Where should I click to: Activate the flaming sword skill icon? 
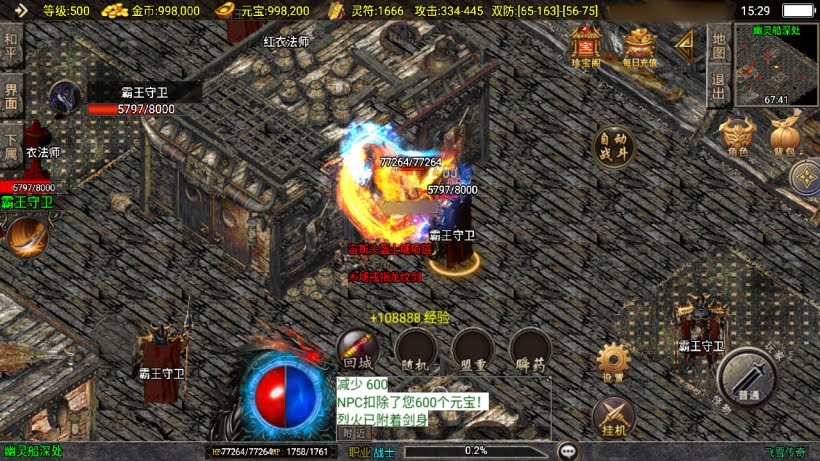[26, 237]
